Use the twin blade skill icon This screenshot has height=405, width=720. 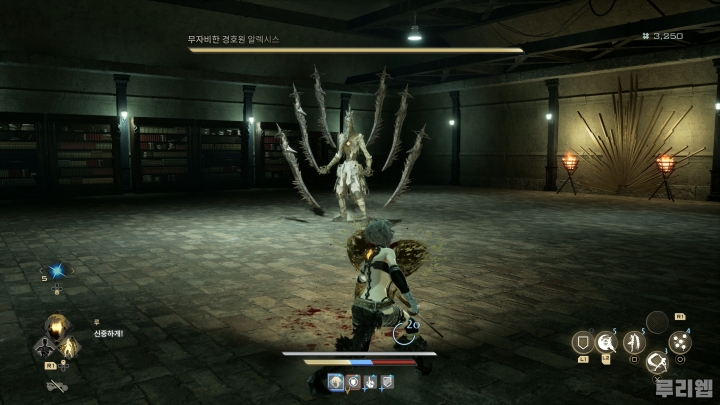632,343
